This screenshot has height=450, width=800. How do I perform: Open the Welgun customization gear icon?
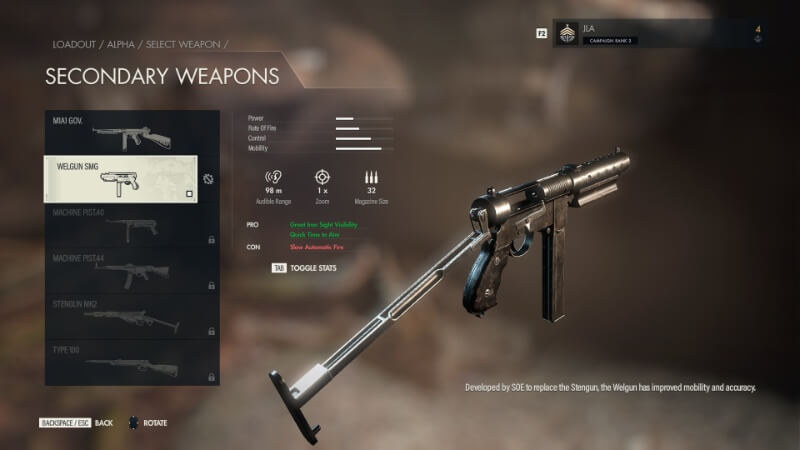[208, 179]
